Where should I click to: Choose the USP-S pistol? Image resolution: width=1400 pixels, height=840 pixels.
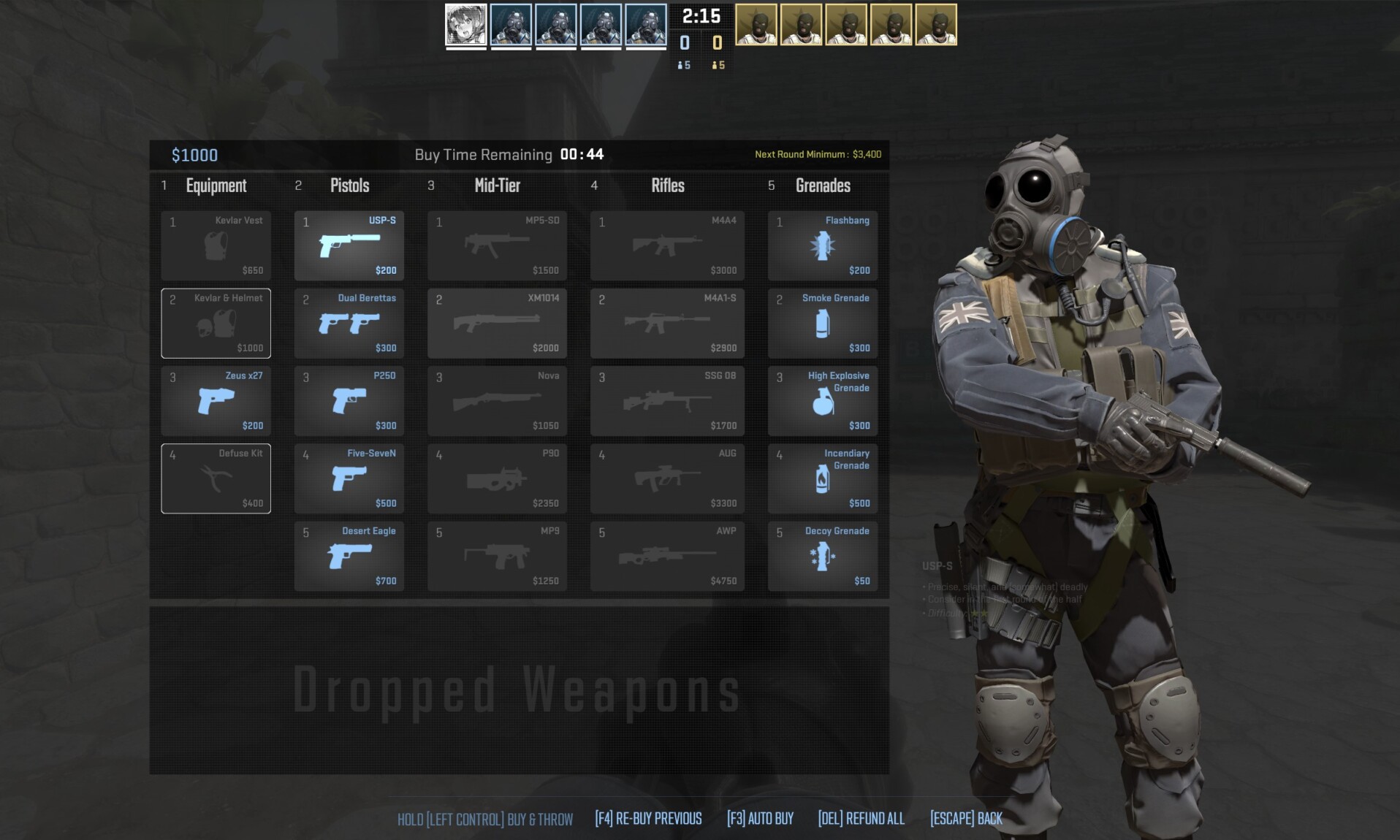pos(349,246)
